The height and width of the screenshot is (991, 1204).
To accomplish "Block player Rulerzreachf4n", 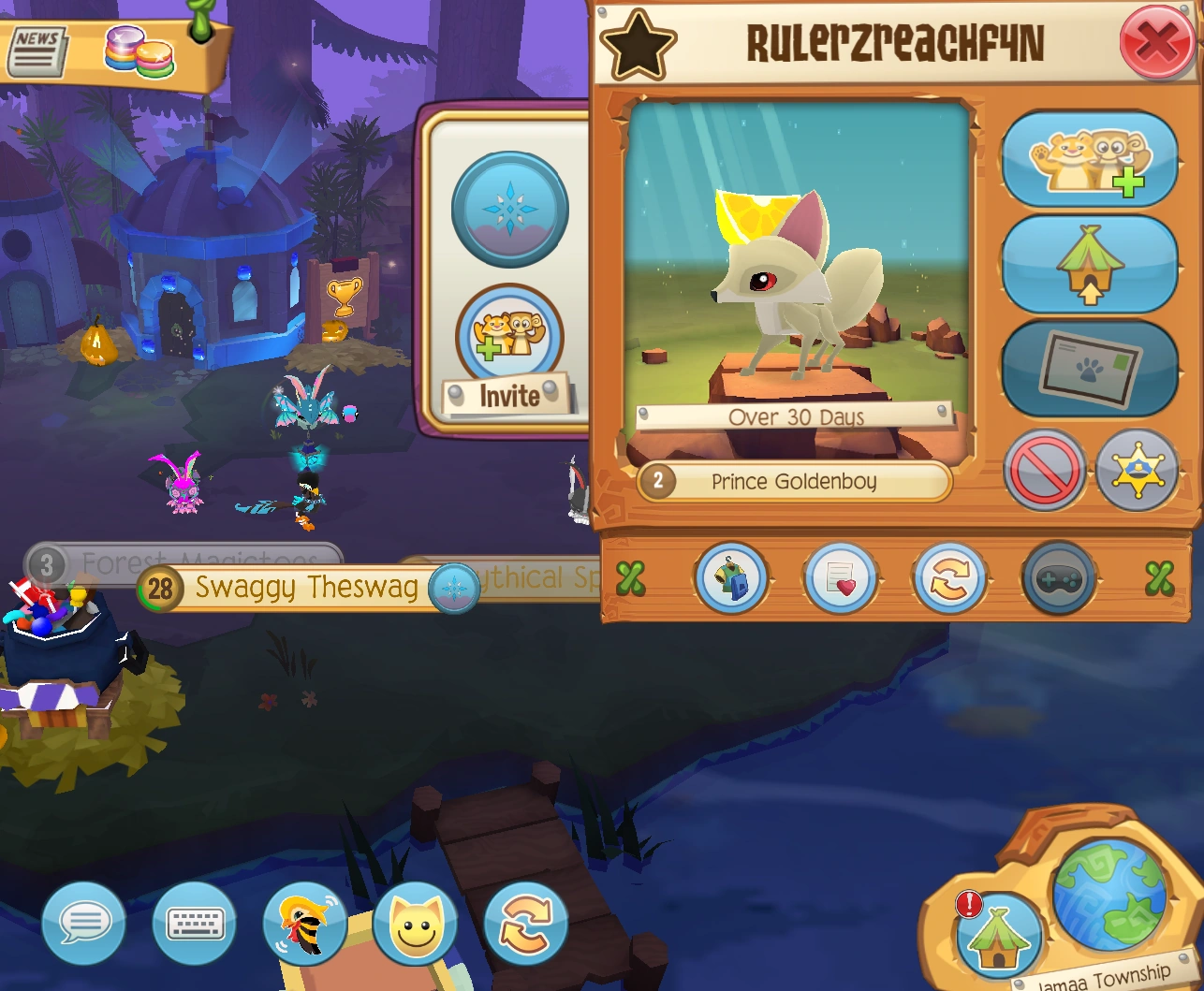I will click(x=1044, y=472).
